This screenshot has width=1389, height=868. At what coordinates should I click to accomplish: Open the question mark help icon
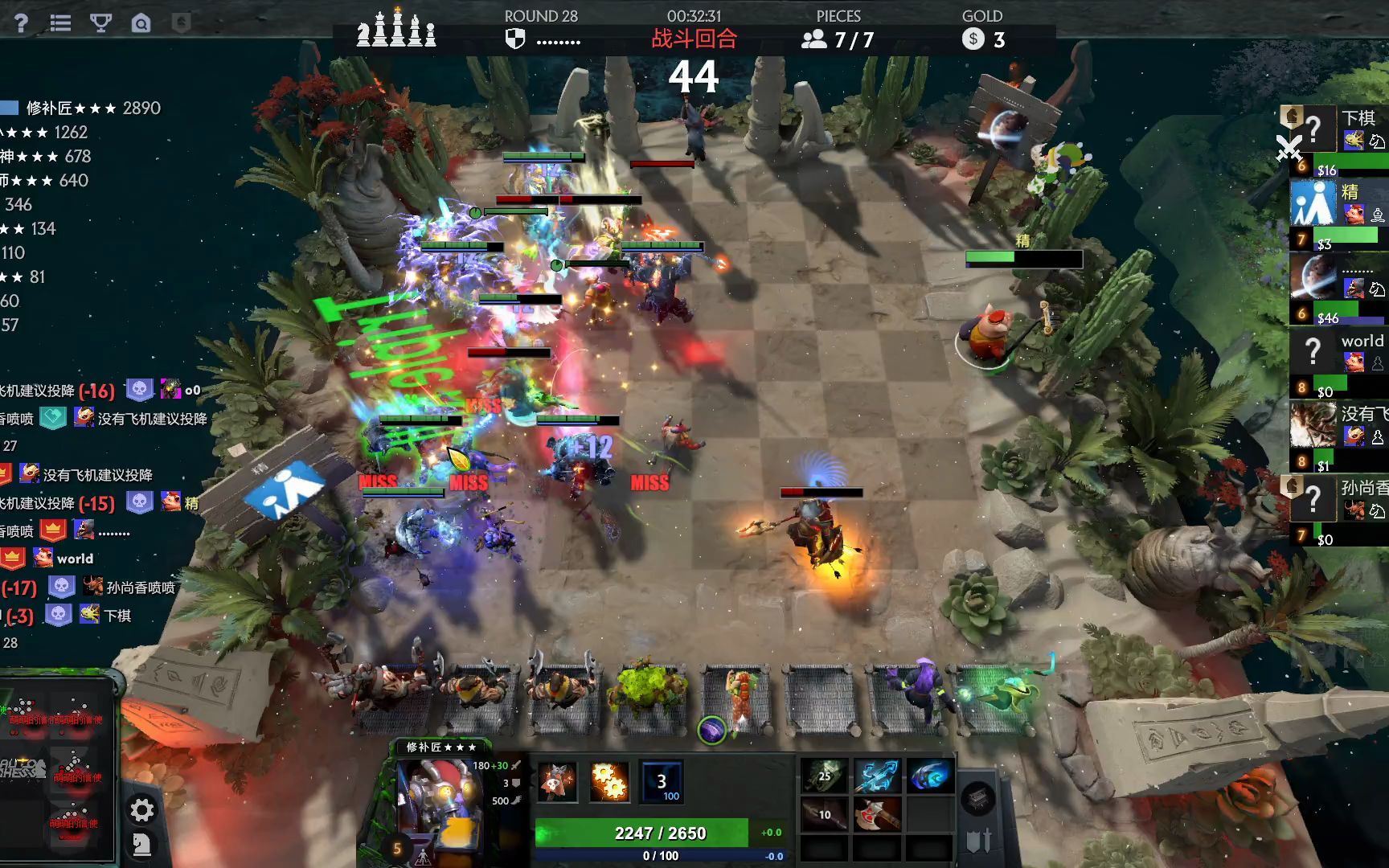coord(21,23)
